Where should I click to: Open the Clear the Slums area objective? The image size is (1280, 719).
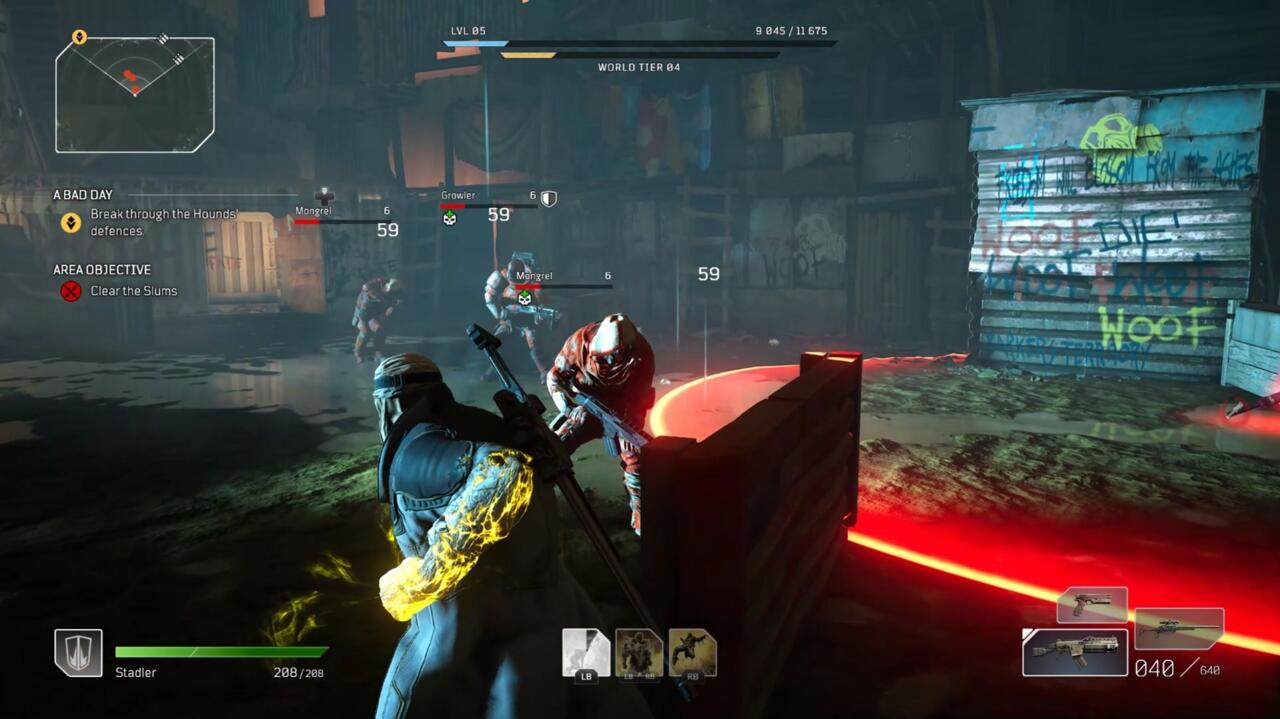[133, 291]
